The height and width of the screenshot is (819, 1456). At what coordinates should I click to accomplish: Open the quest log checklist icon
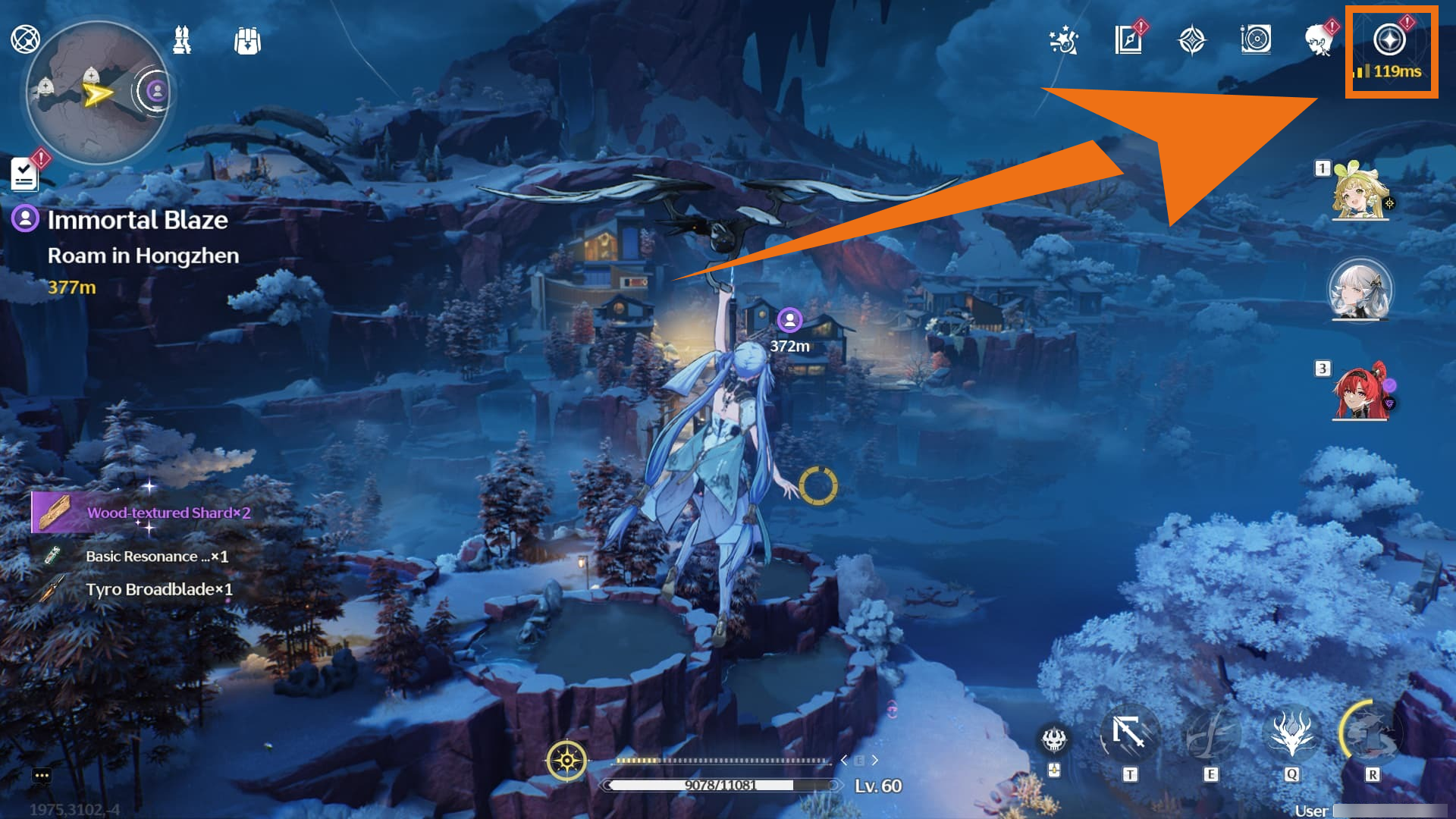click(x=25, y=174)
